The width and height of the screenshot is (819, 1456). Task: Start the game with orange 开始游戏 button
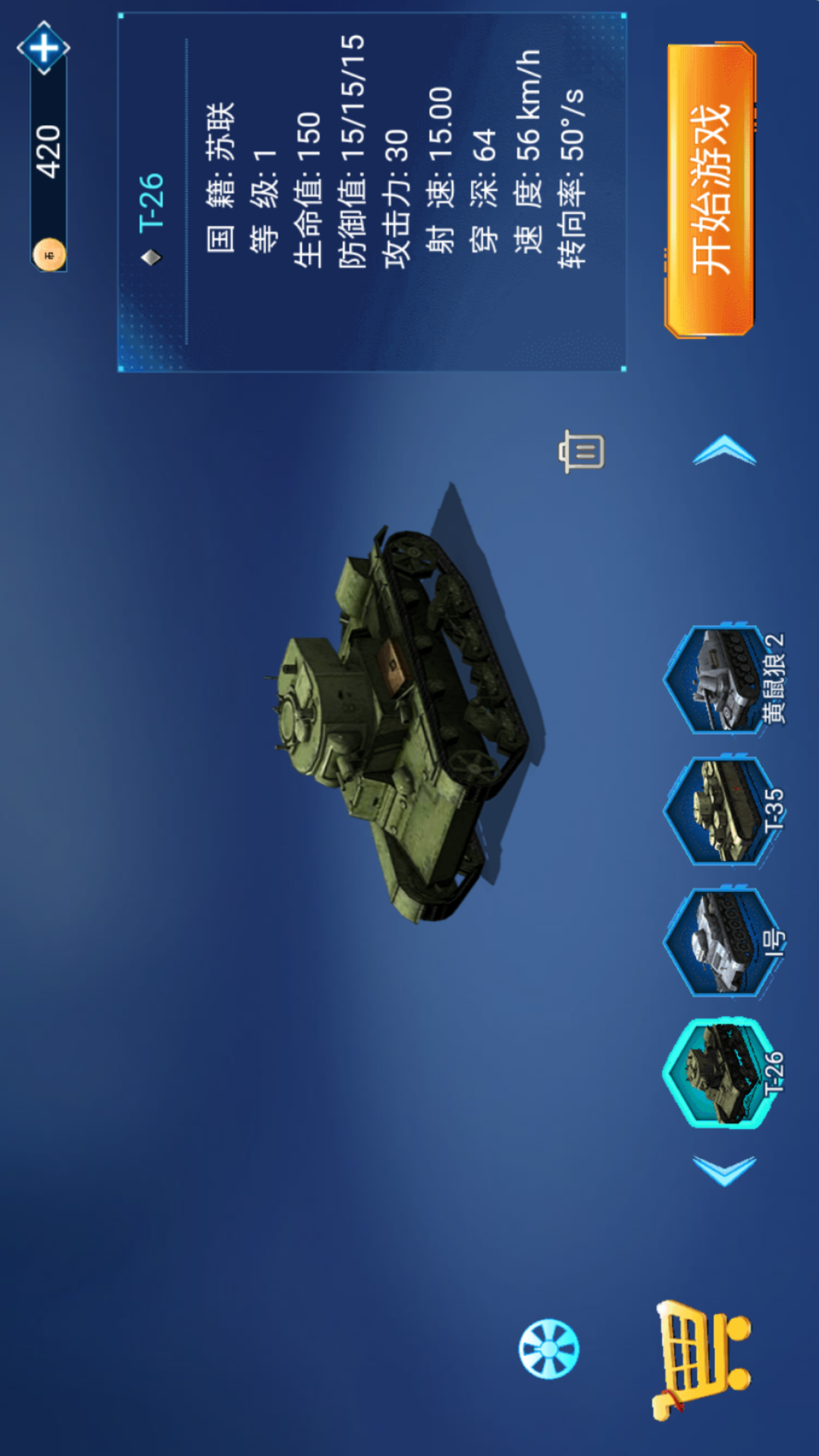(x=711, y=190)
